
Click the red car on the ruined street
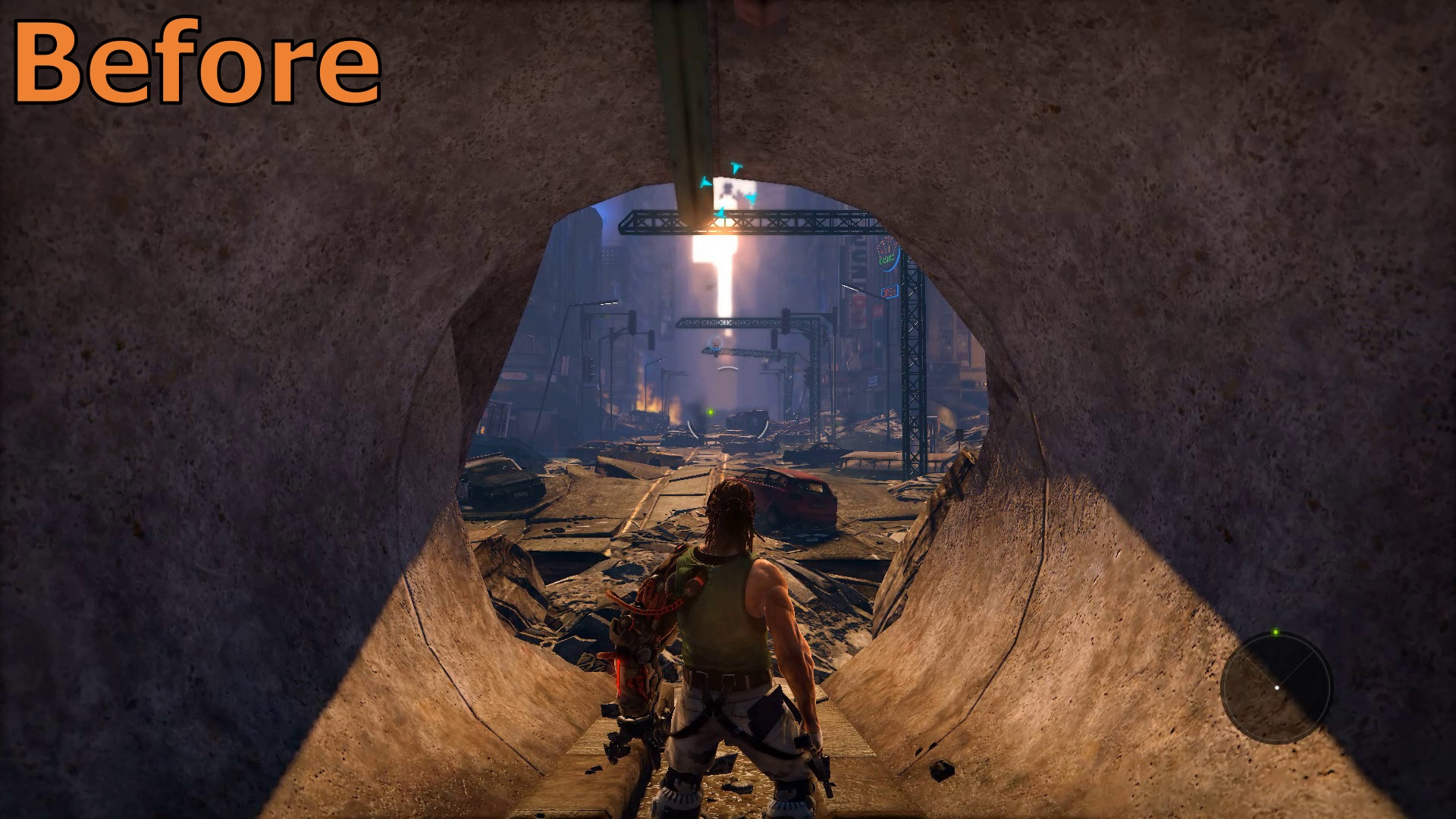tap(789, 500)
